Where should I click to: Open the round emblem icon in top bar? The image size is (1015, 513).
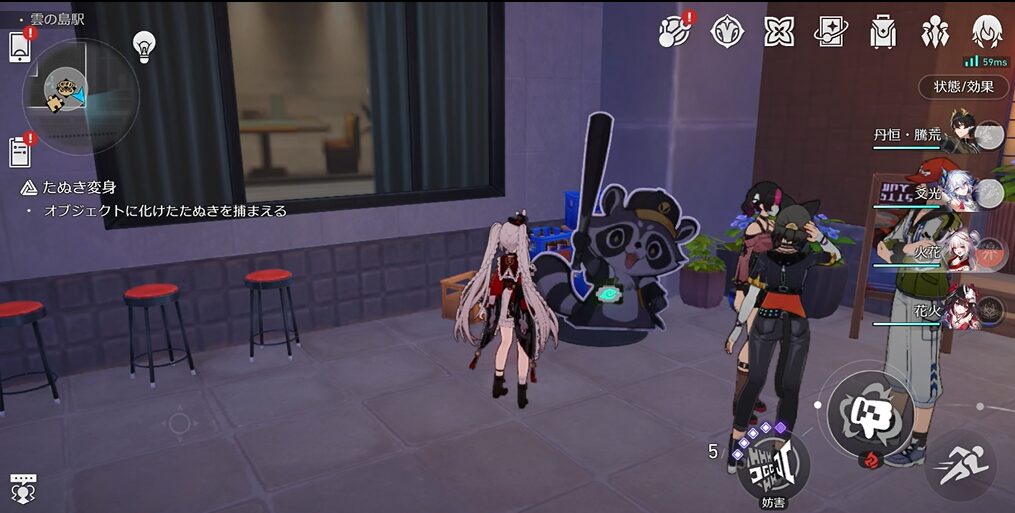(727, 31)
